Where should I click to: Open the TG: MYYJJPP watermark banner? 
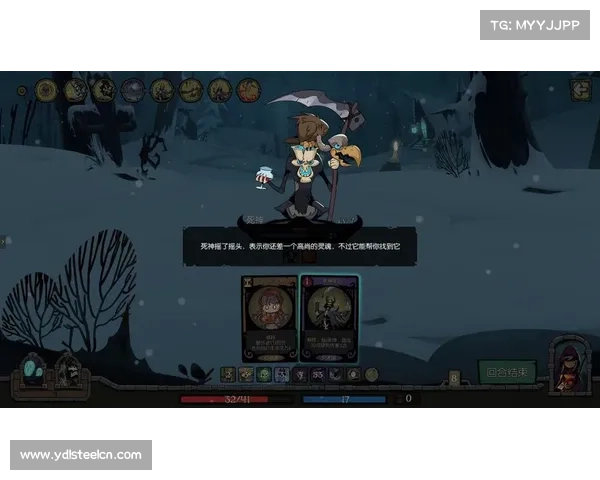pyautogui.click(x=536, y=24)
